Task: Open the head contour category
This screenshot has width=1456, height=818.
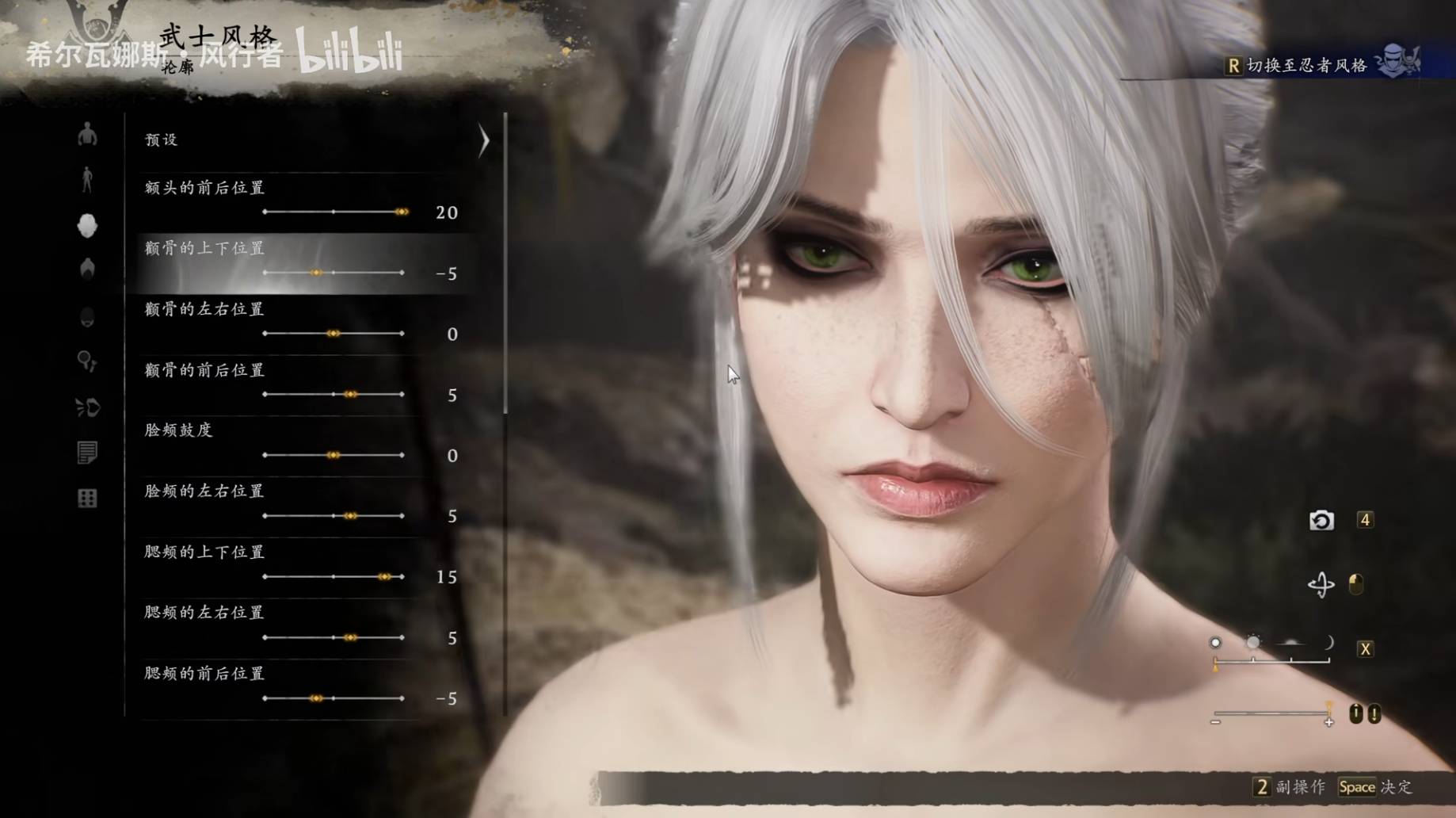Action: pyautogui.click(x=87, y=226)
